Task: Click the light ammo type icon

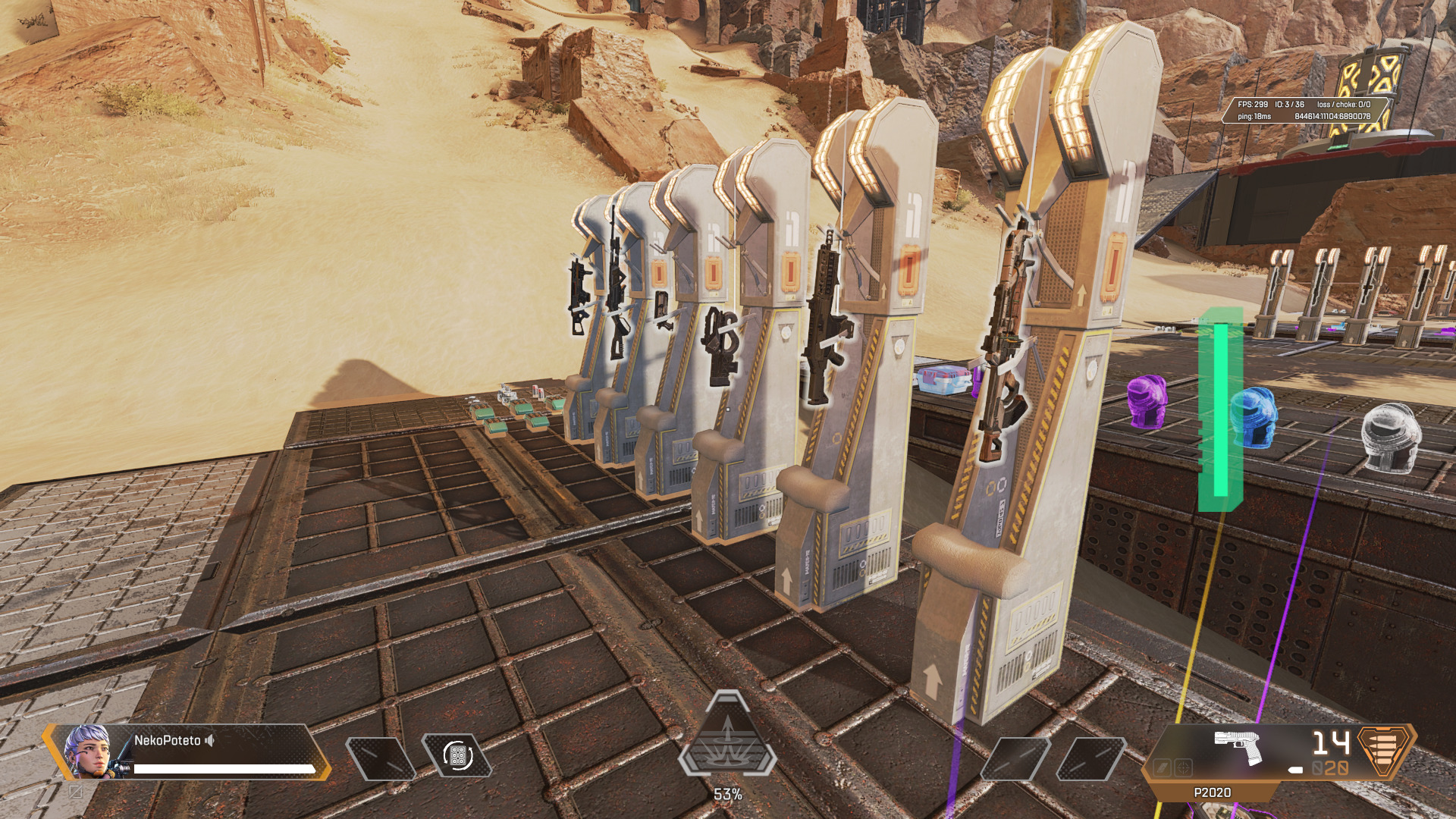Action: coord(1385,751)
